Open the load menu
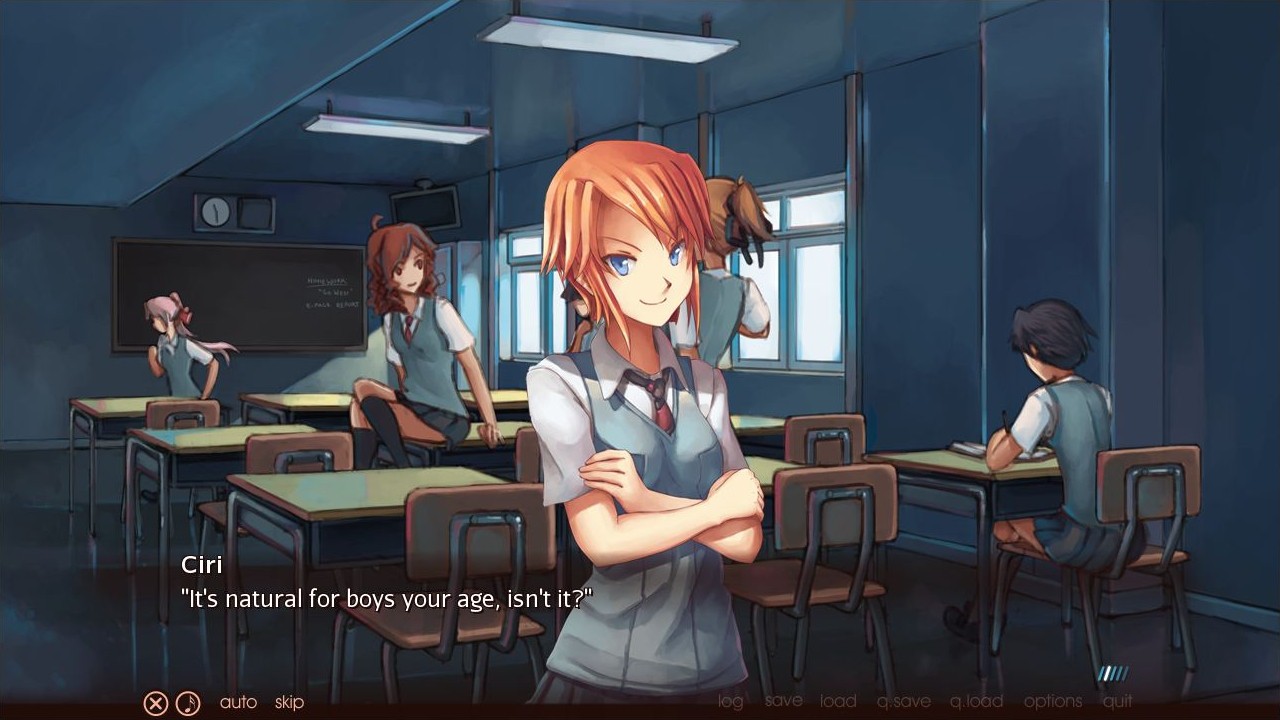 pyautogui.click(x=838, y=701)
